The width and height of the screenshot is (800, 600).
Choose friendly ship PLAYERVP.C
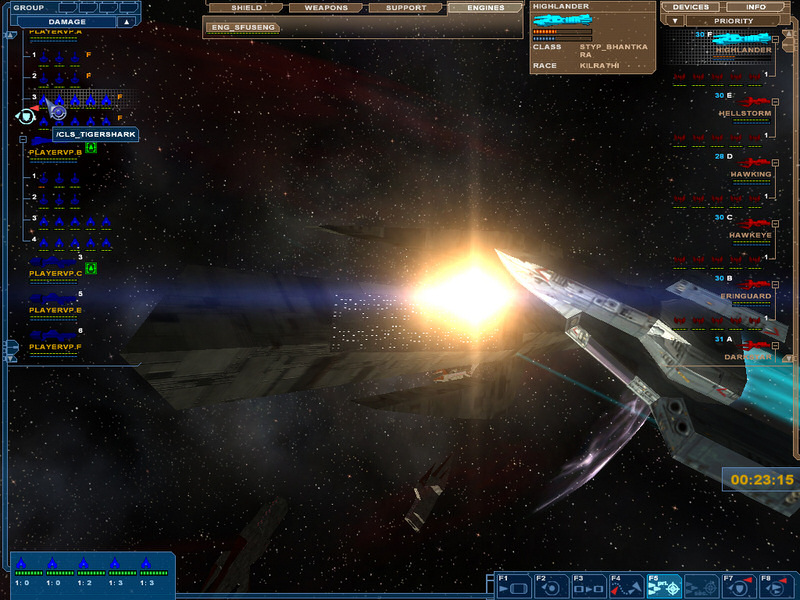pyautogui.click(x=56, y=272)
